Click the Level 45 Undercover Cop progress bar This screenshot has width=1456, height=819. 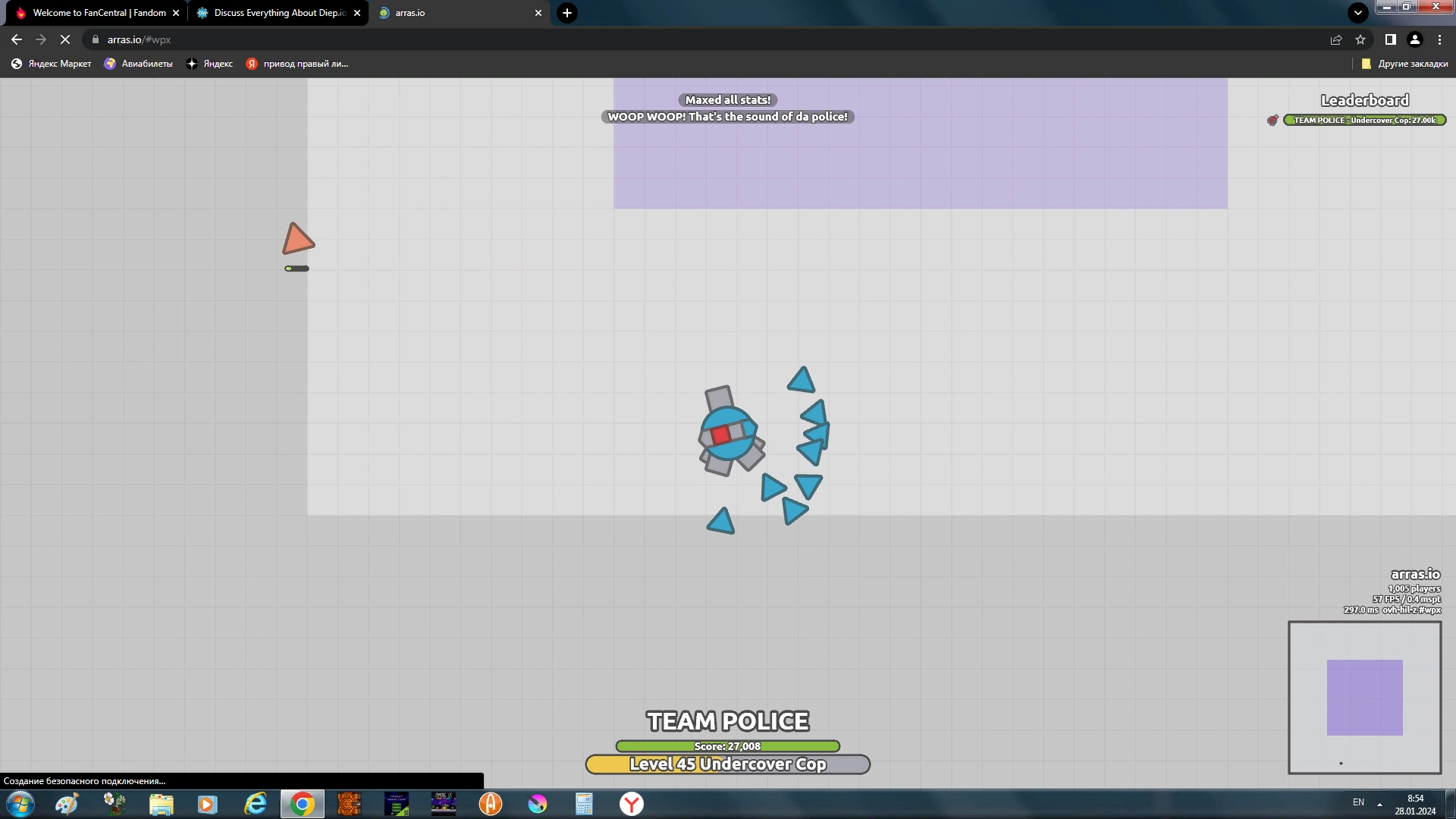pyautogui.click(x=727, y=764)
